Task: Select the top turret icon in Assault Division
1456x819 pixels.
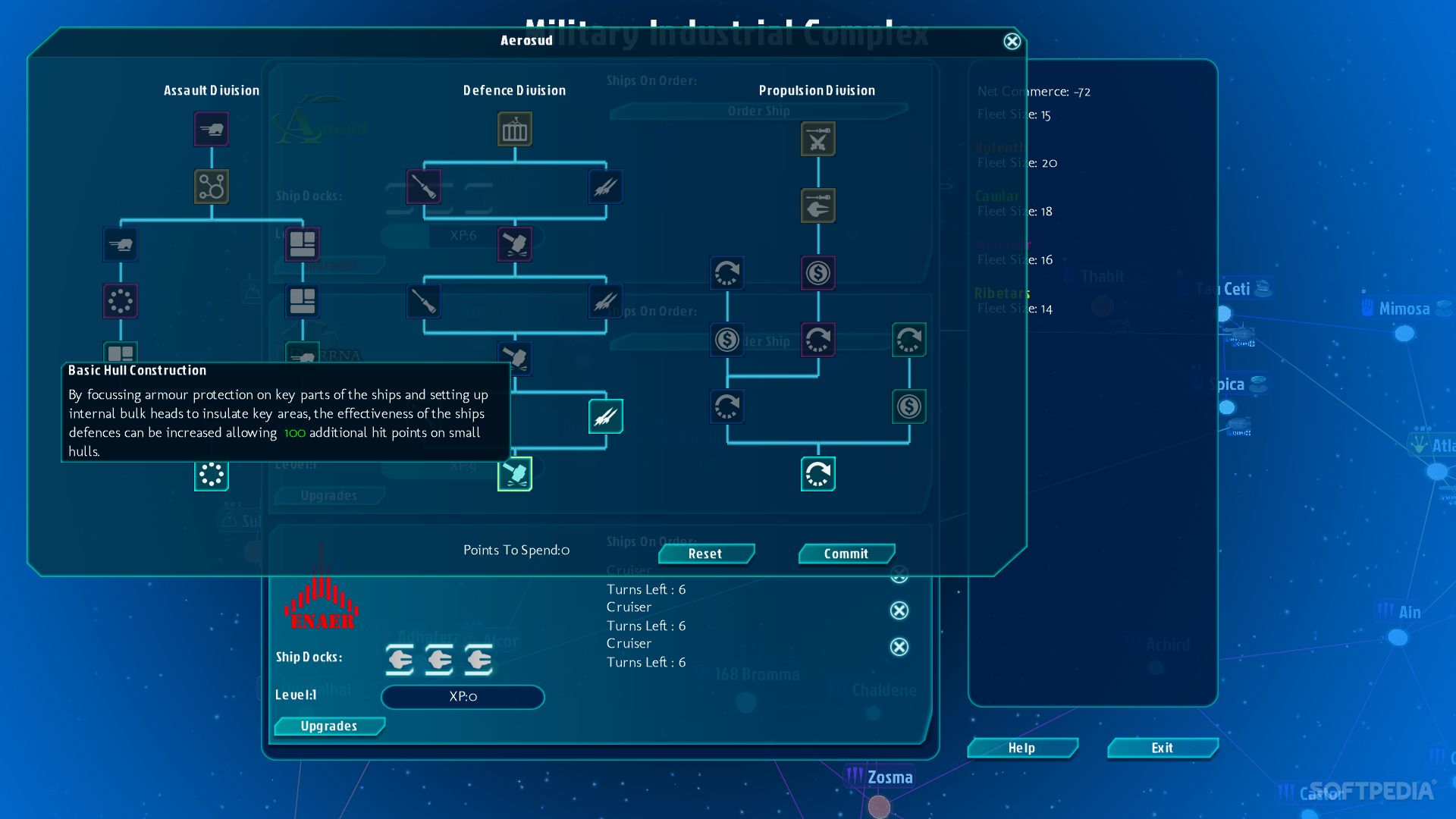Action: [x=212, y=130]
